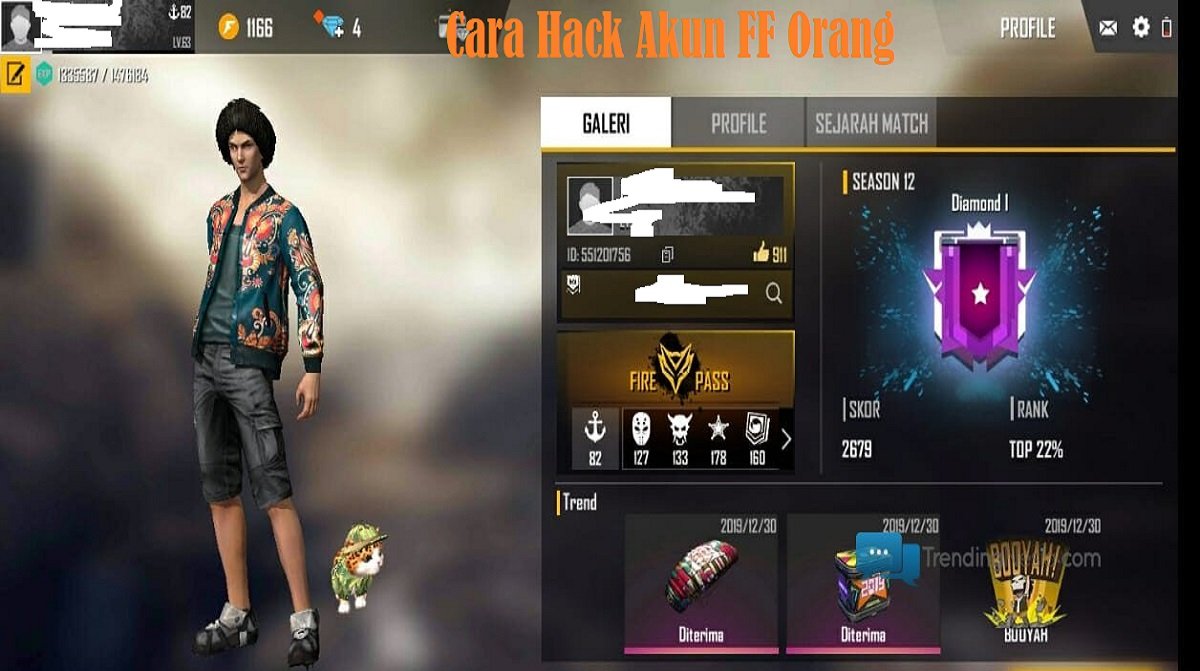Search guild with the magnifying glass icon

click(773, 293)
